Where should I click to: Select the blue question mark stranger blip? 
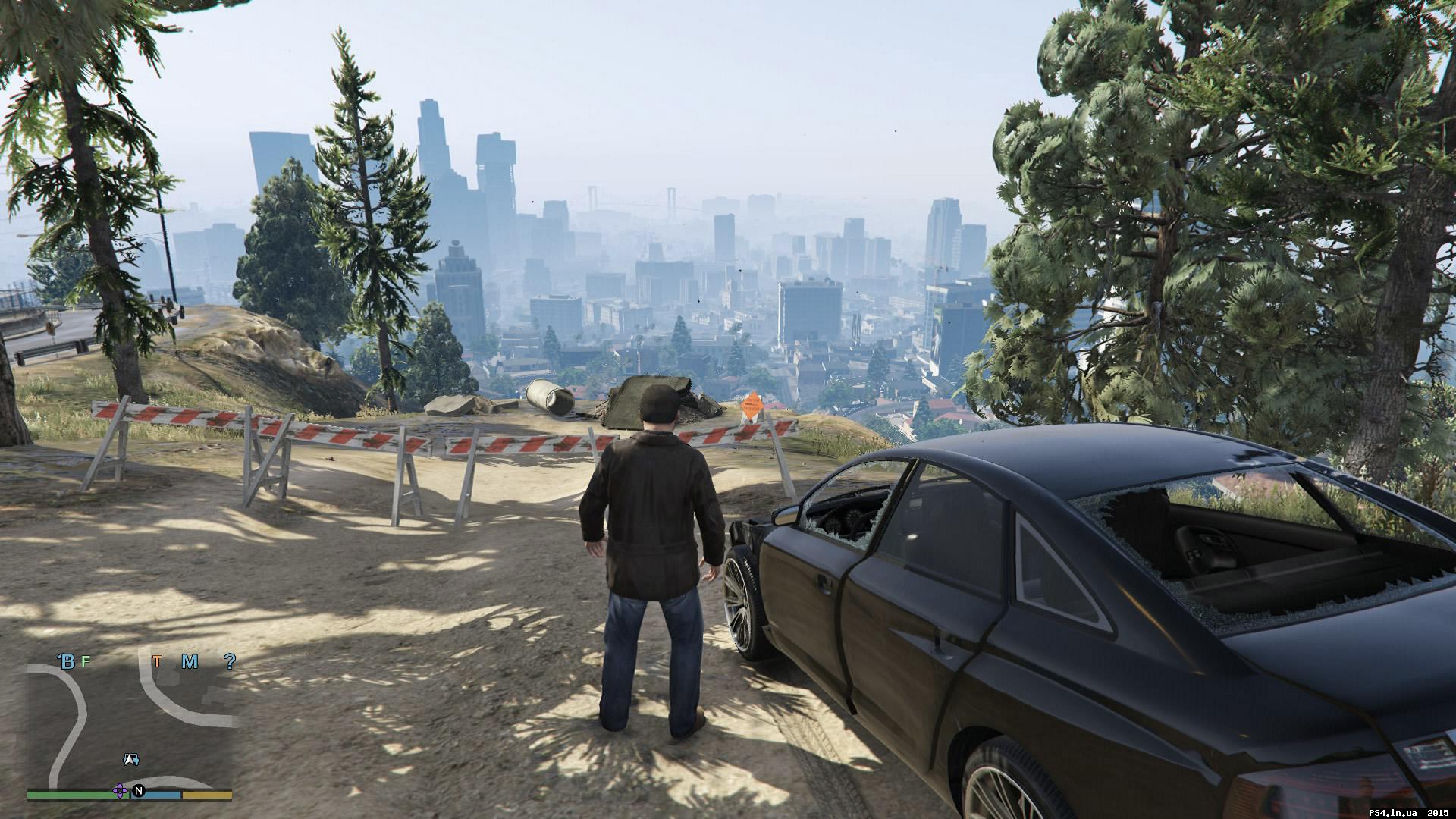[x=231, y=661]
